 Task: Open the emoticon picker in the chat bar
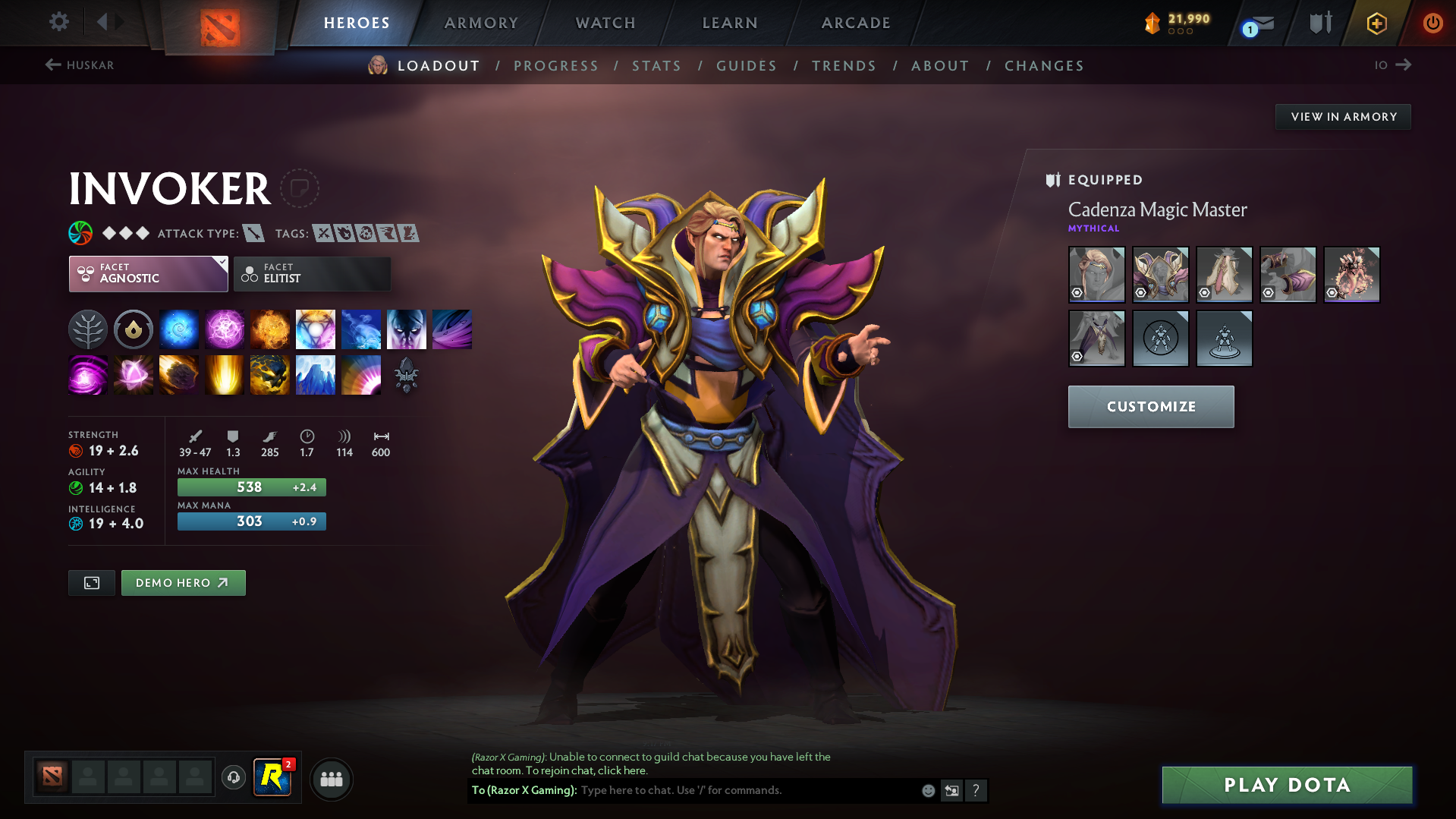[927, 790]
